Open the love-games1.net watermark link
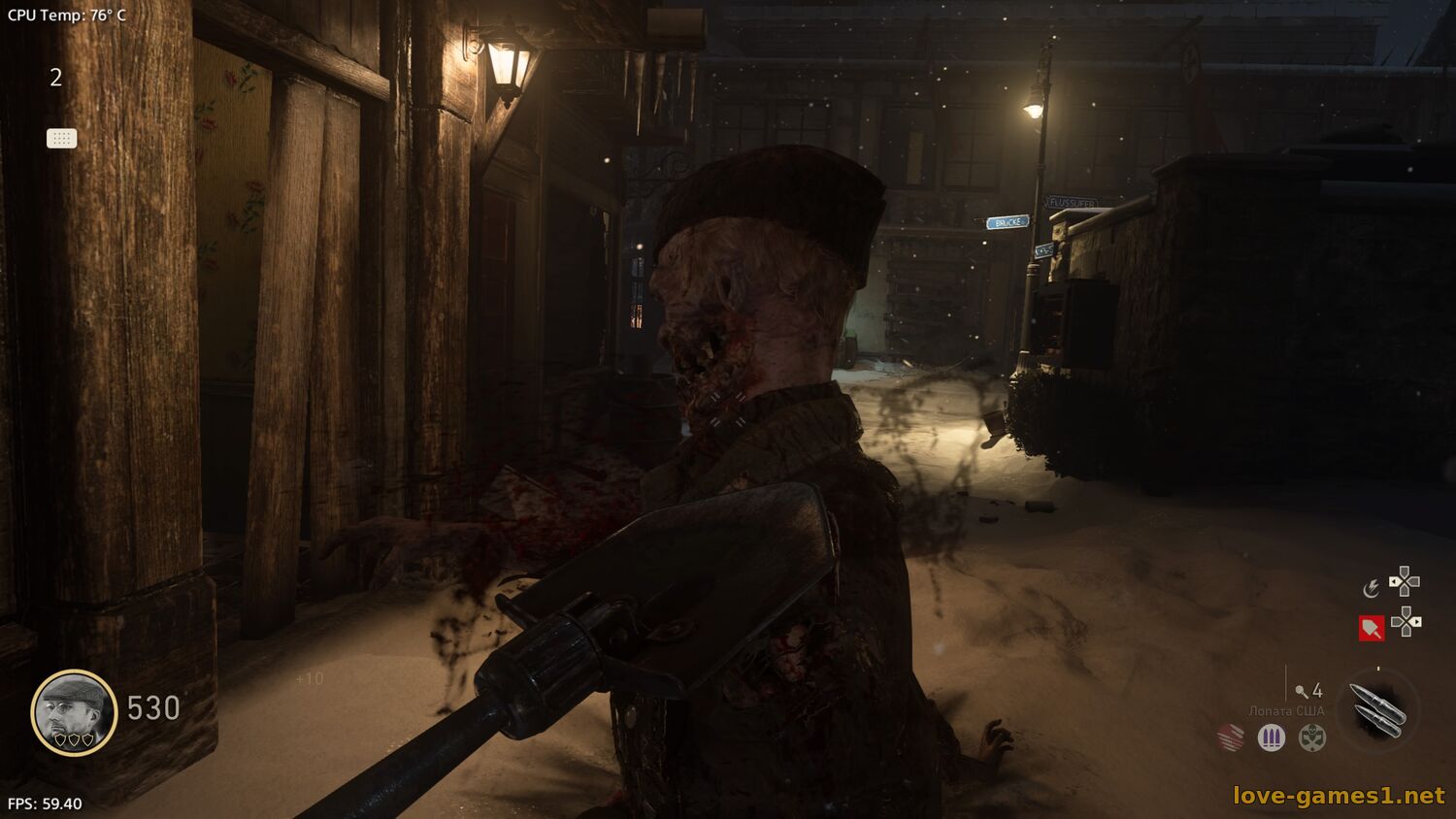Image resolution: width=1456 pixels, height=819 pixels. [x=1339, y=796]
